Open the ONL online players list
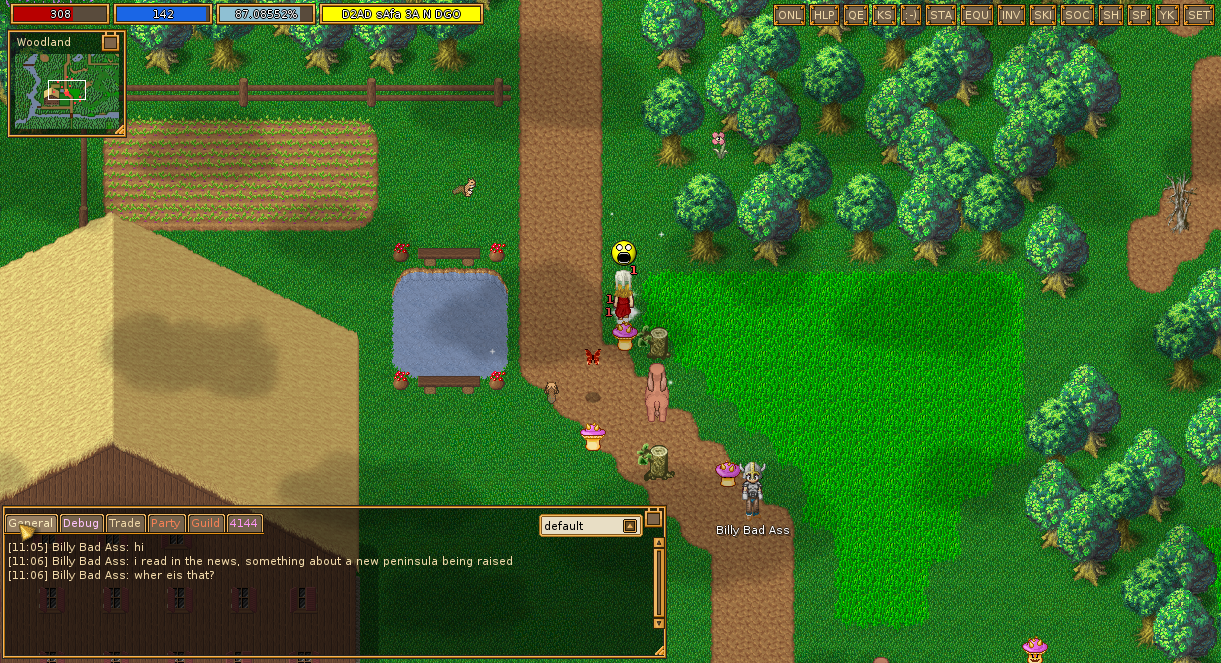1221x663 pixels. 790,15
